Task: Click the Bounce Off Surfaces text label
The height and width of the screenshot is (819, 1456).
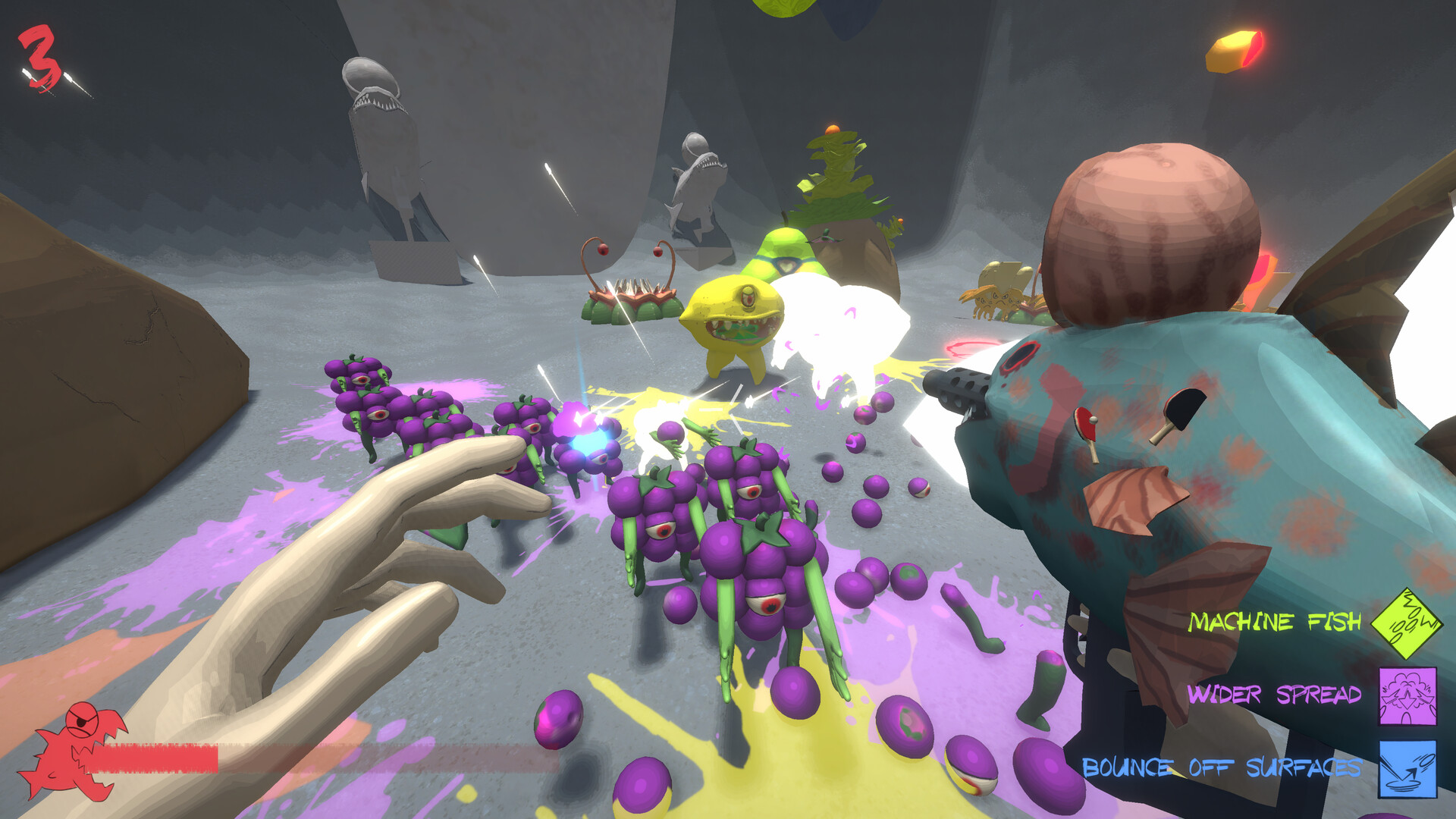Action: point(1222,769)
